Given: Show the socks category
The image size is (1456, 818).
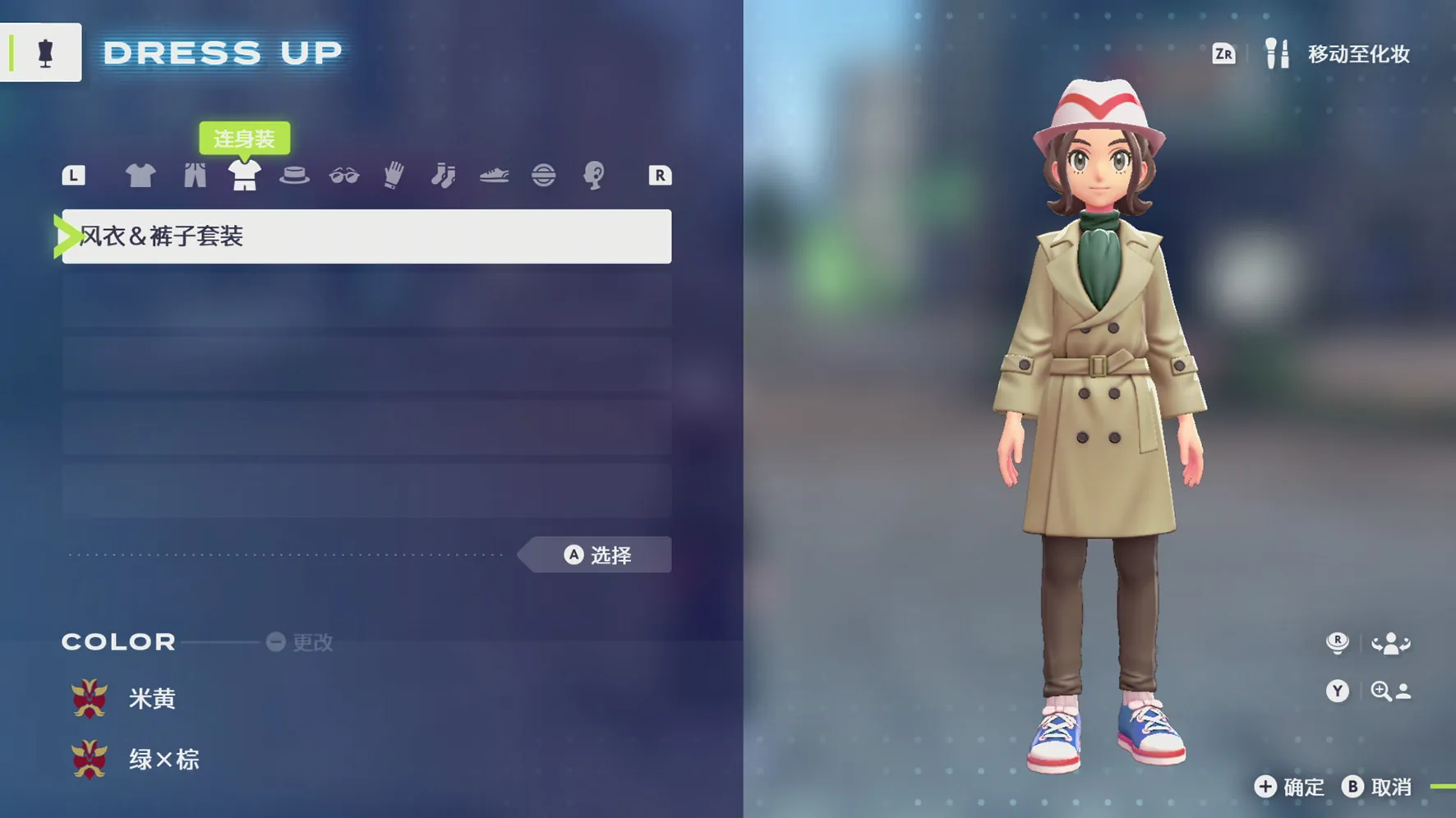Looking at the screenshot, I should [444, 175].
